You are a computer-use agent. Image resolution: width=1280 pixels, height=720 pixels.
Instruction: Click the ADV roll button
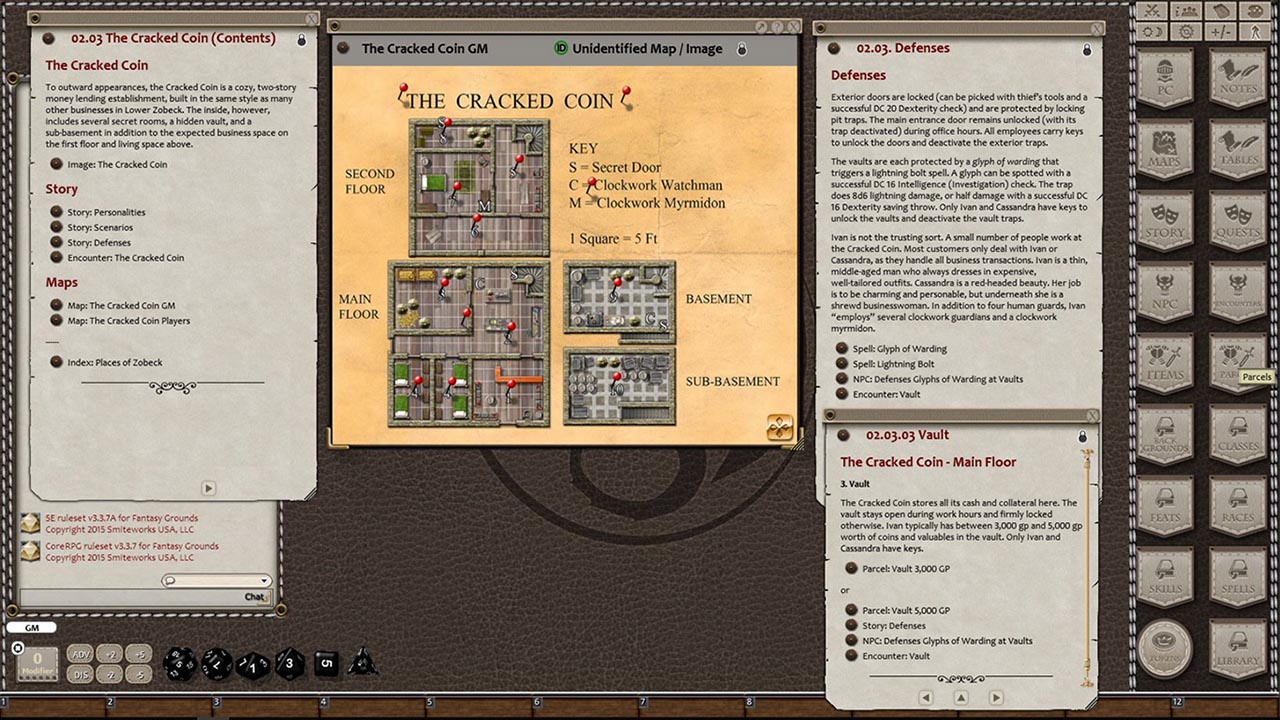80,655
